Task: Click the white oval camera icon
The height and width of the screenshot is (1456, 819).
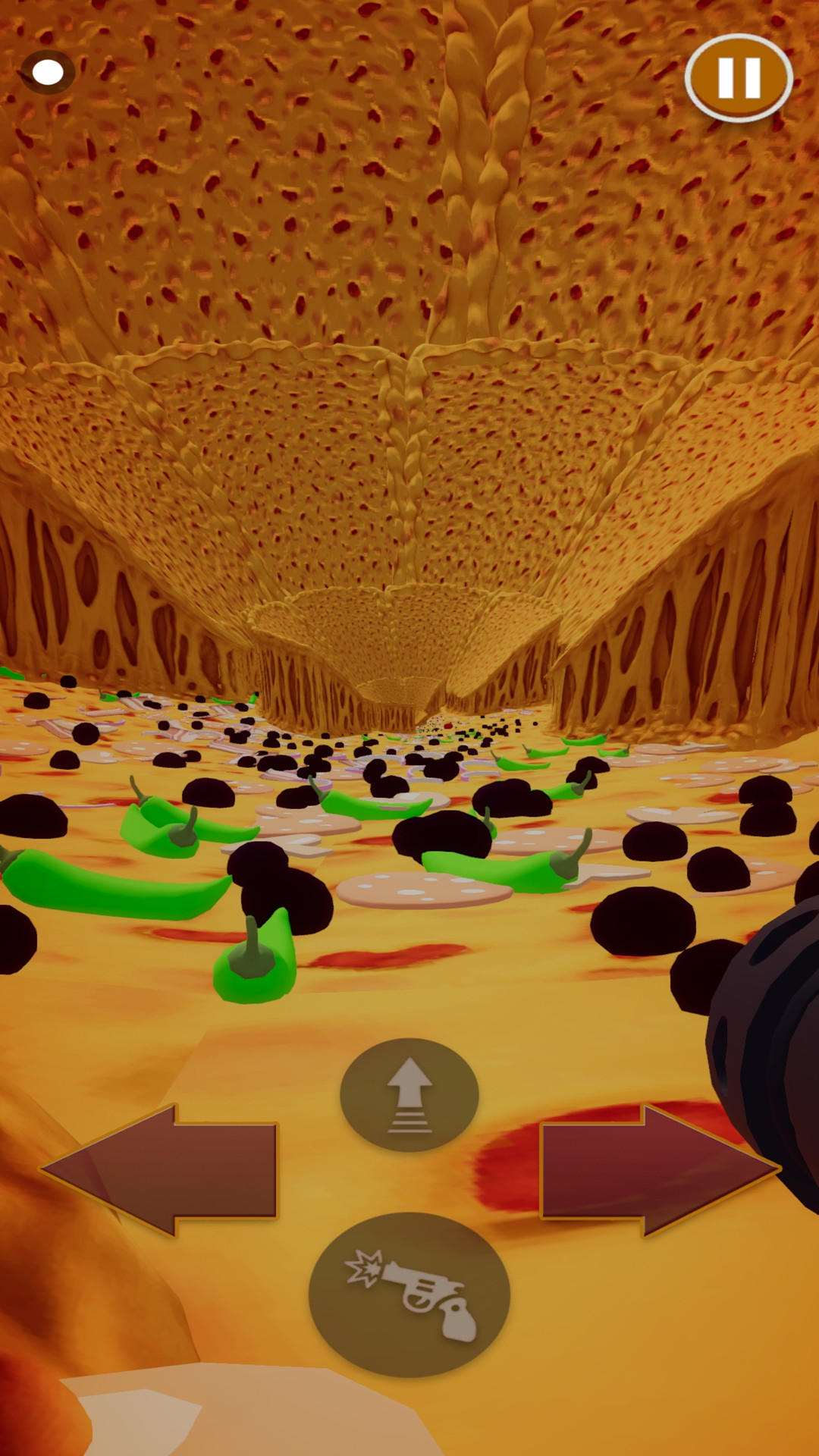Action: (x=49, y=72)
